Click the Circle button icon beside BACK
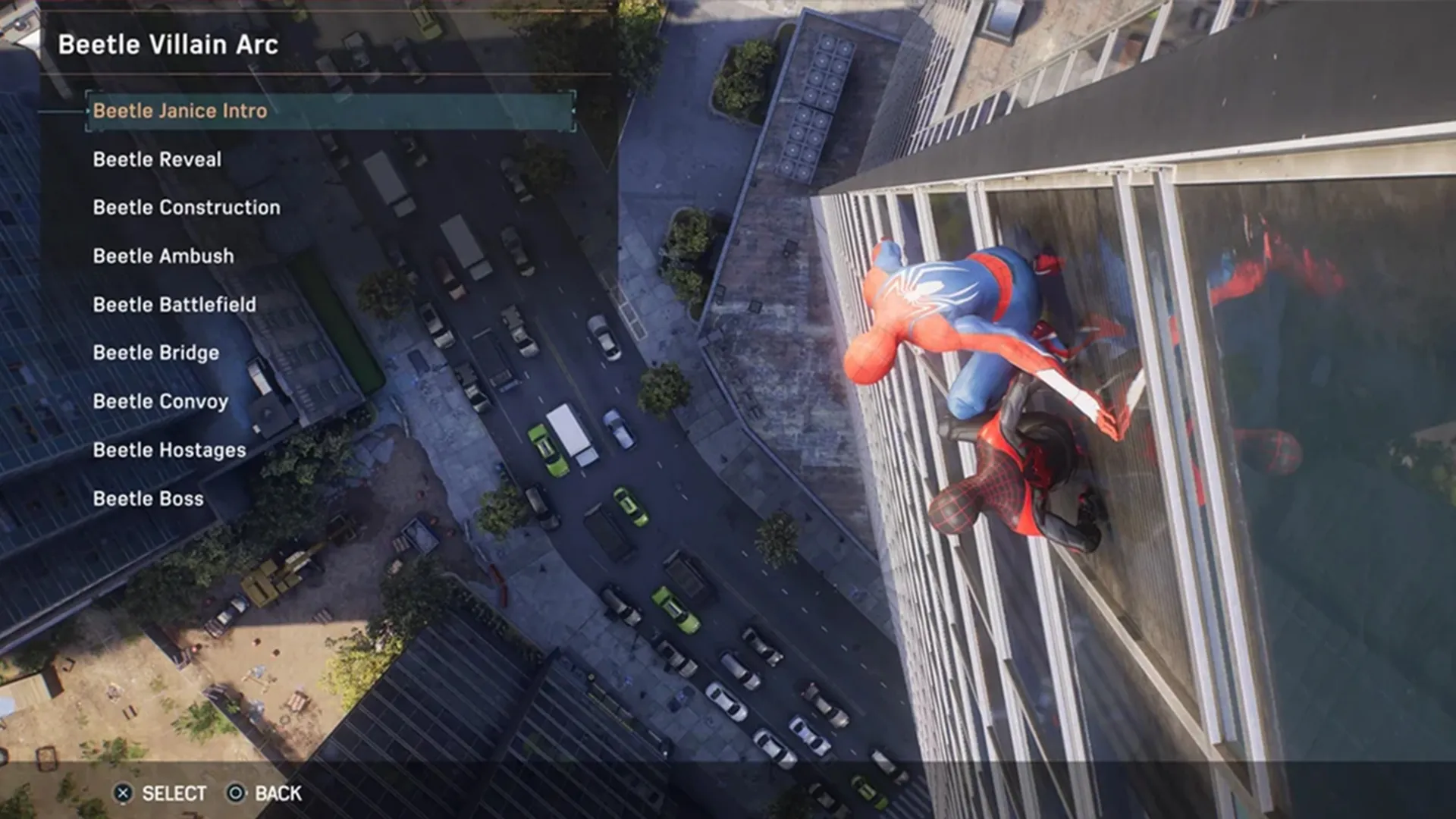The width and height of the screenshot is (1456, 819). pos(235,793)
